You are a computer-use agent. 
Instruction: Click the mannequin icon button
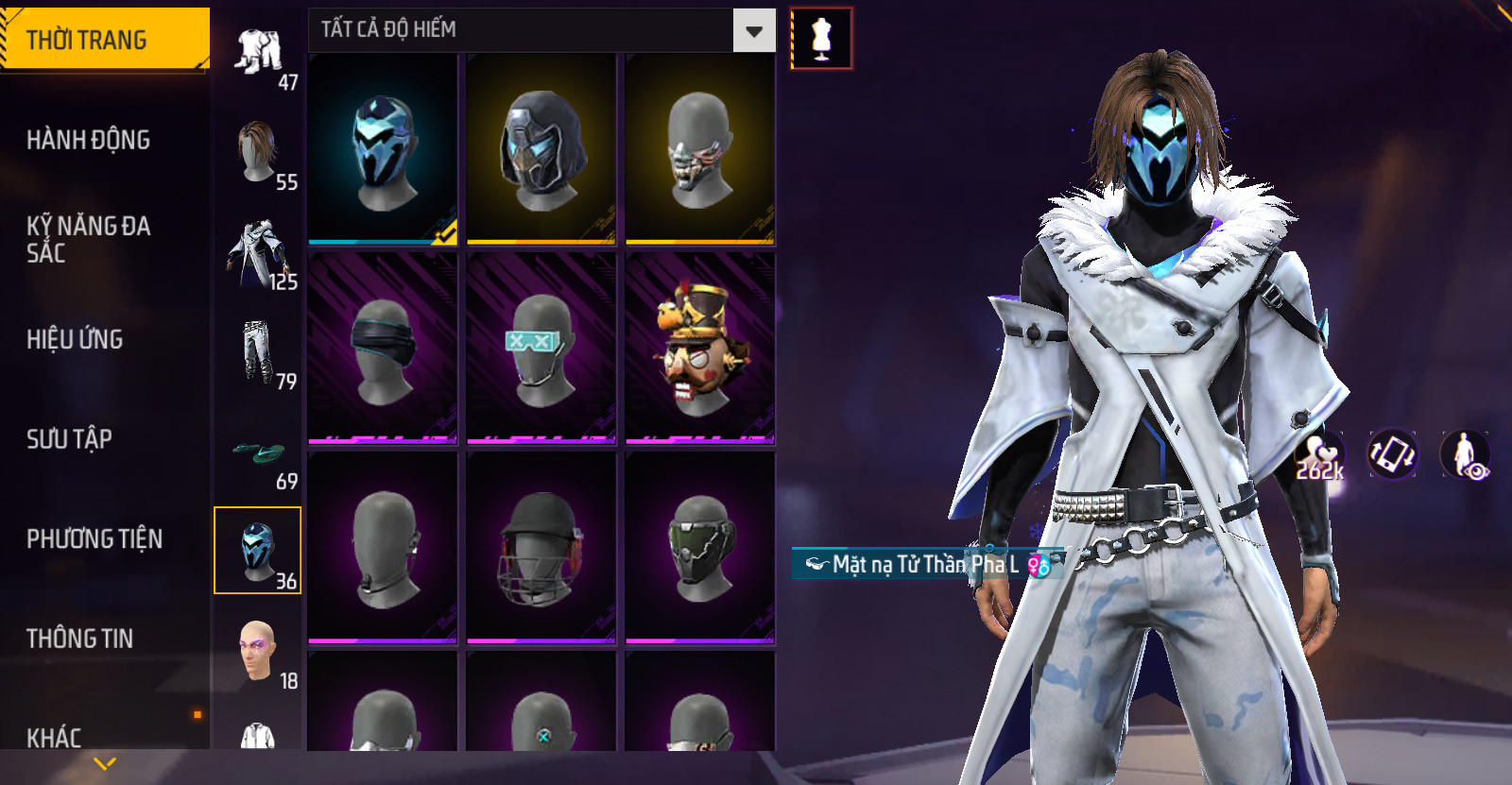click(821, 39)
